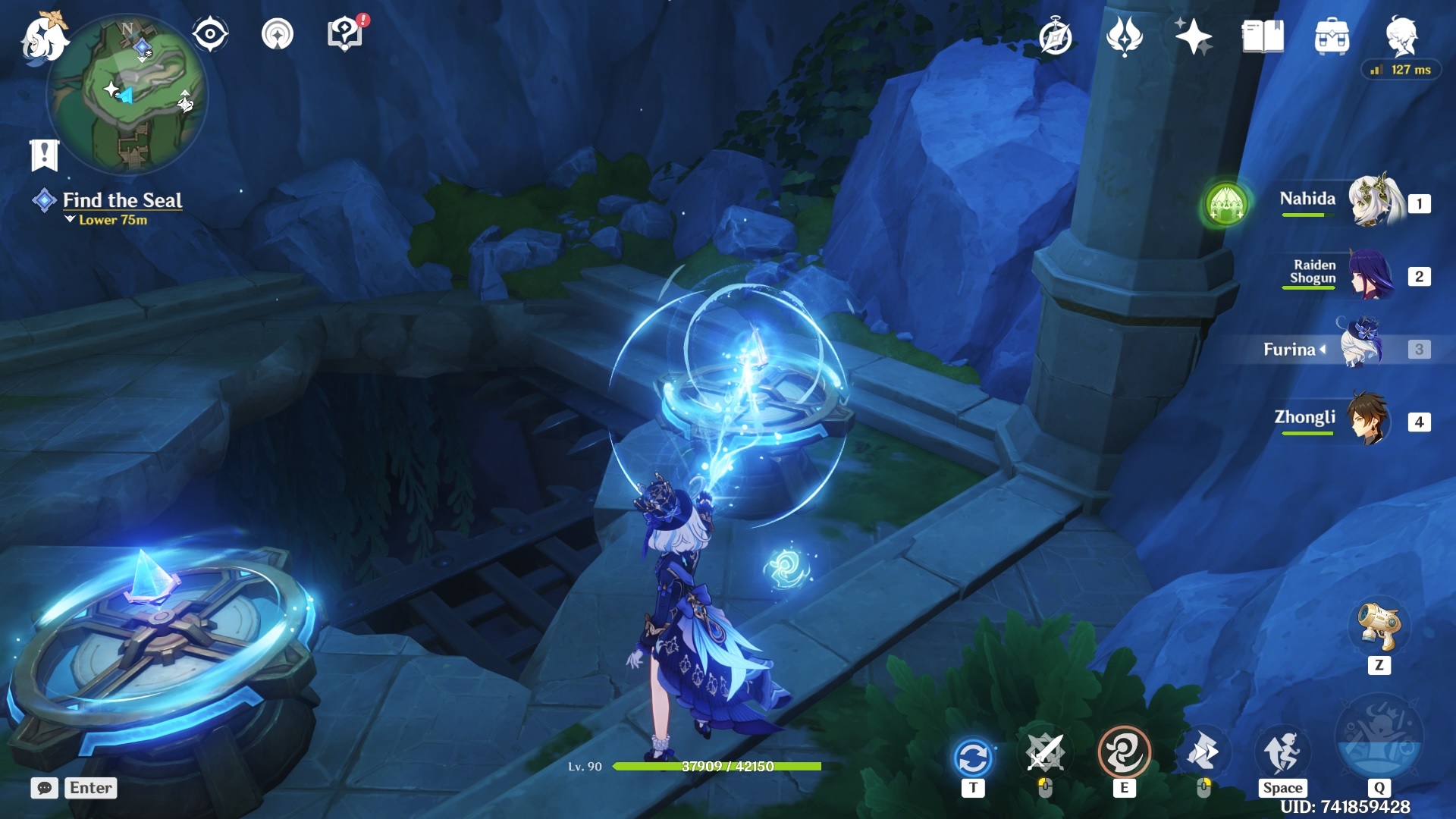Open the wish star icon
The width and height of the screenshot is (1456, 819).
point(1193,37)
